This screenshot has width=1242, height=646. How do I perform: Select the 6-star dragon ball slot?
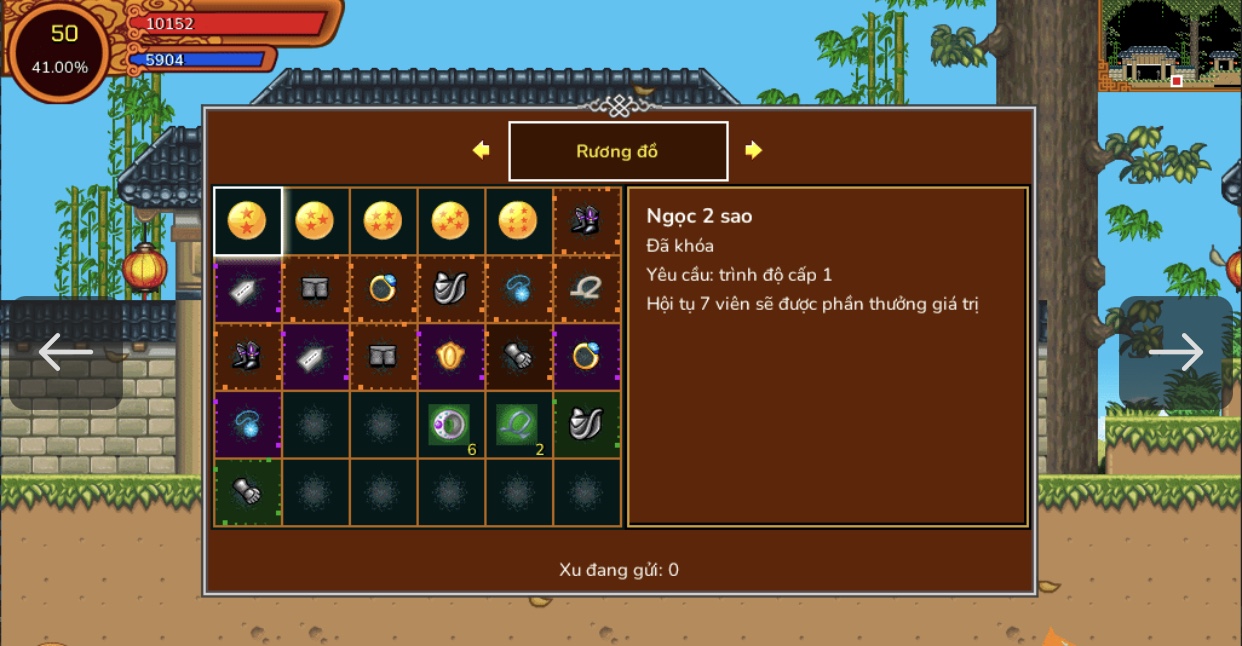coord(518,221)
